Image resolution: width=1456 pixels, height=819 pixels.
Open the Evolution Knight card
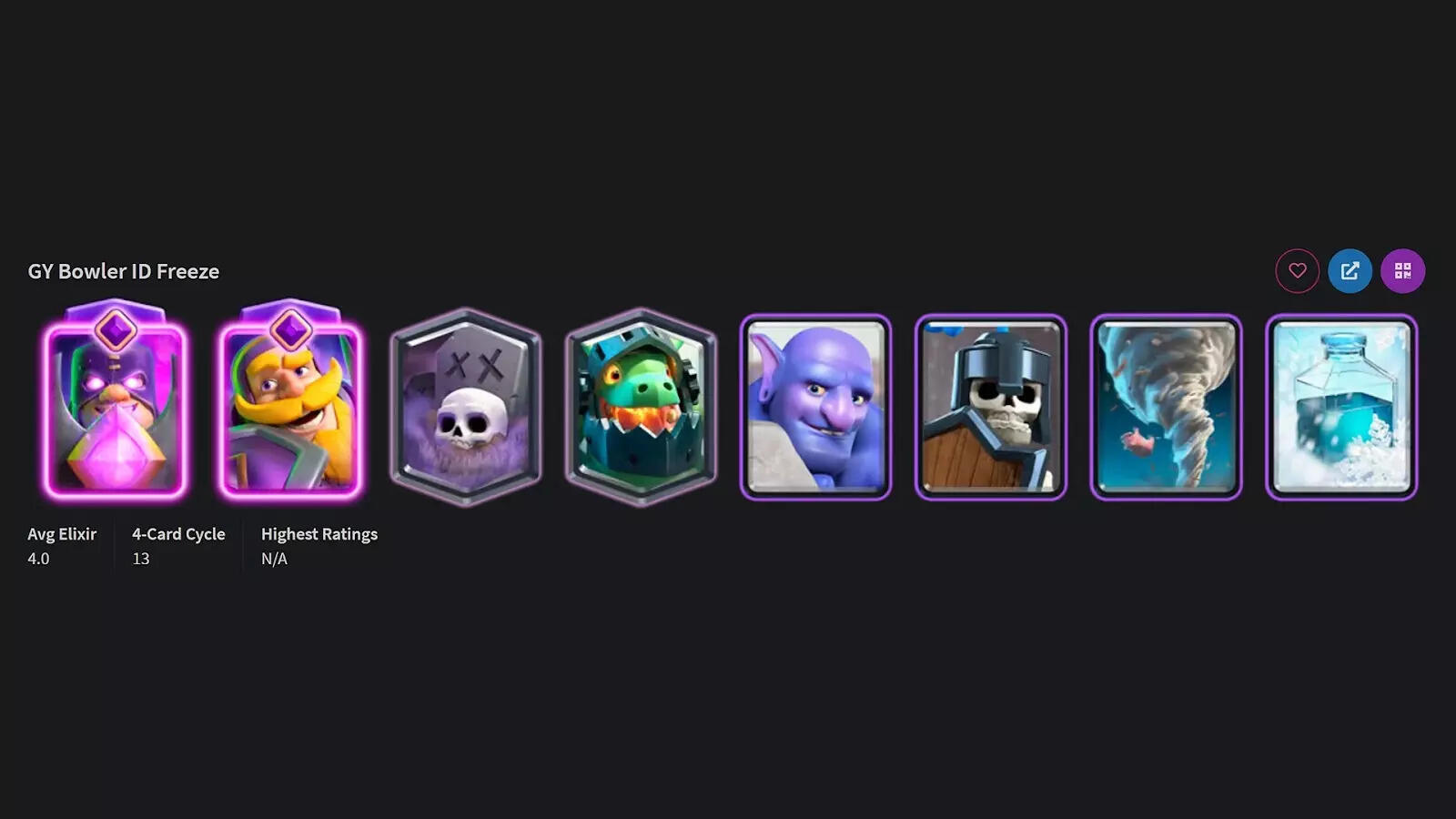(293, 409)
